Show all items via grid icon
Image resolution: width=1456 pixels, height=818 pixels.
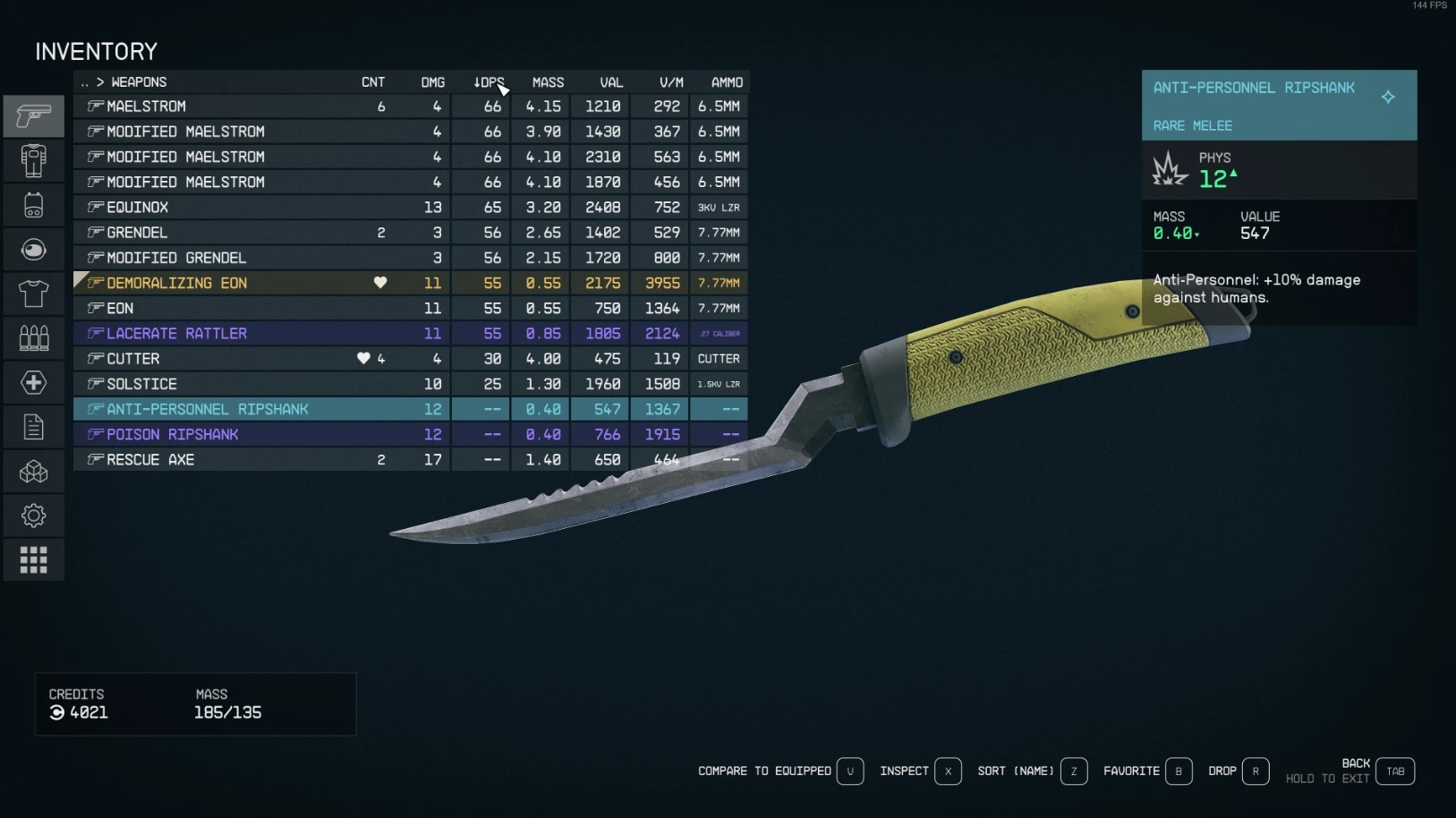coord(33,558)
